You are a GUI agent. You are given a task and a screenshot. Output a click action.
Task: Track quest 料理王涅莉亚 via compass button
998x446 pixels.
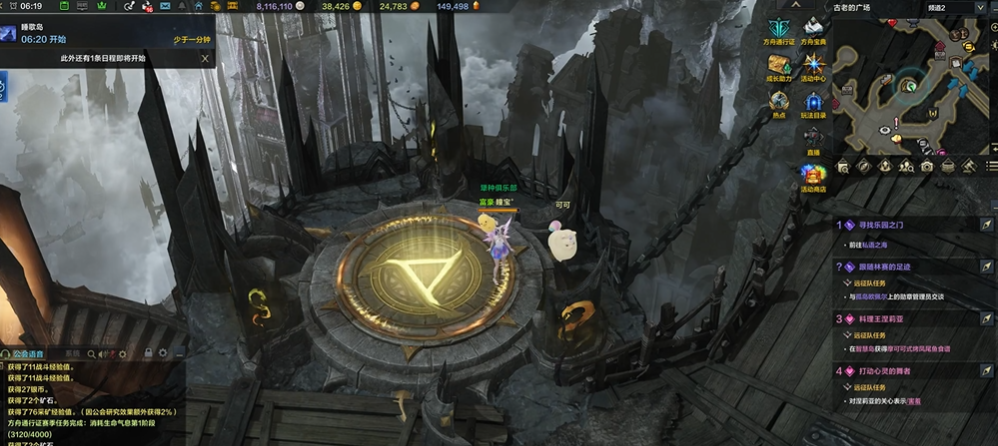[x=987, y=319]
